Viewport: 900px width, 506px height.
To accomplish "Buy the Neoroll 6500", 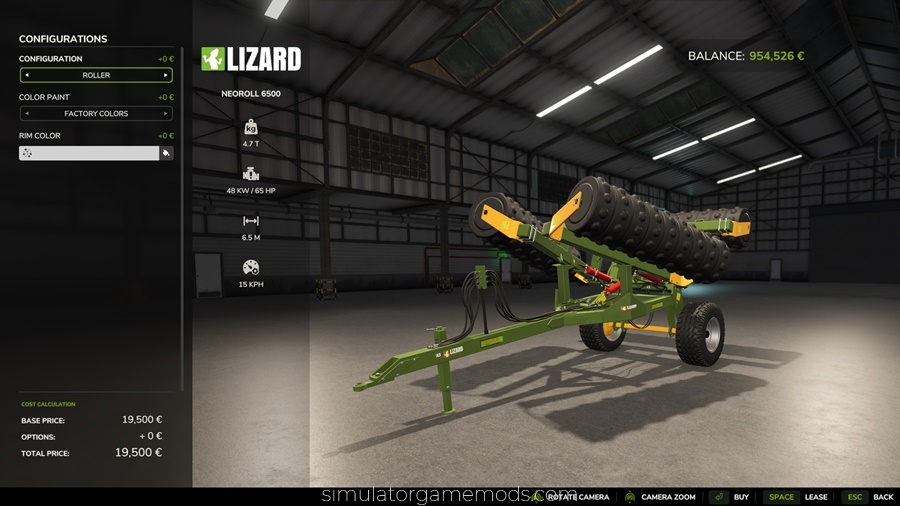I will click(741, 497).
